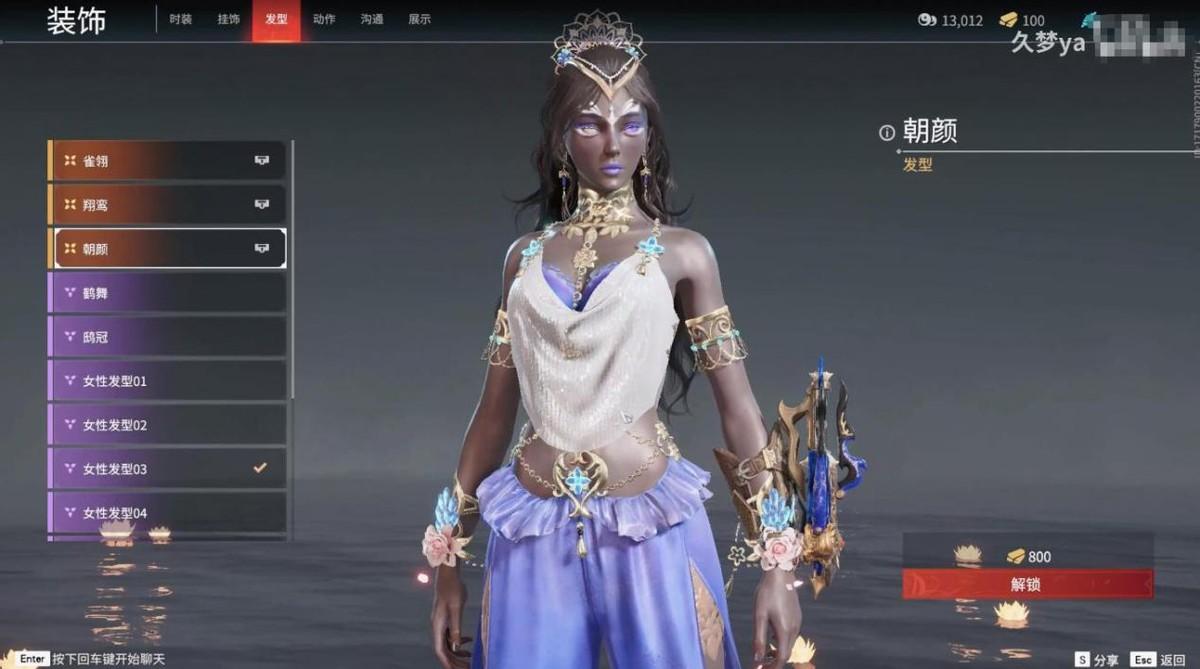Open the 沟通 tab
The image size is (1200, 669).
[372, 19]
